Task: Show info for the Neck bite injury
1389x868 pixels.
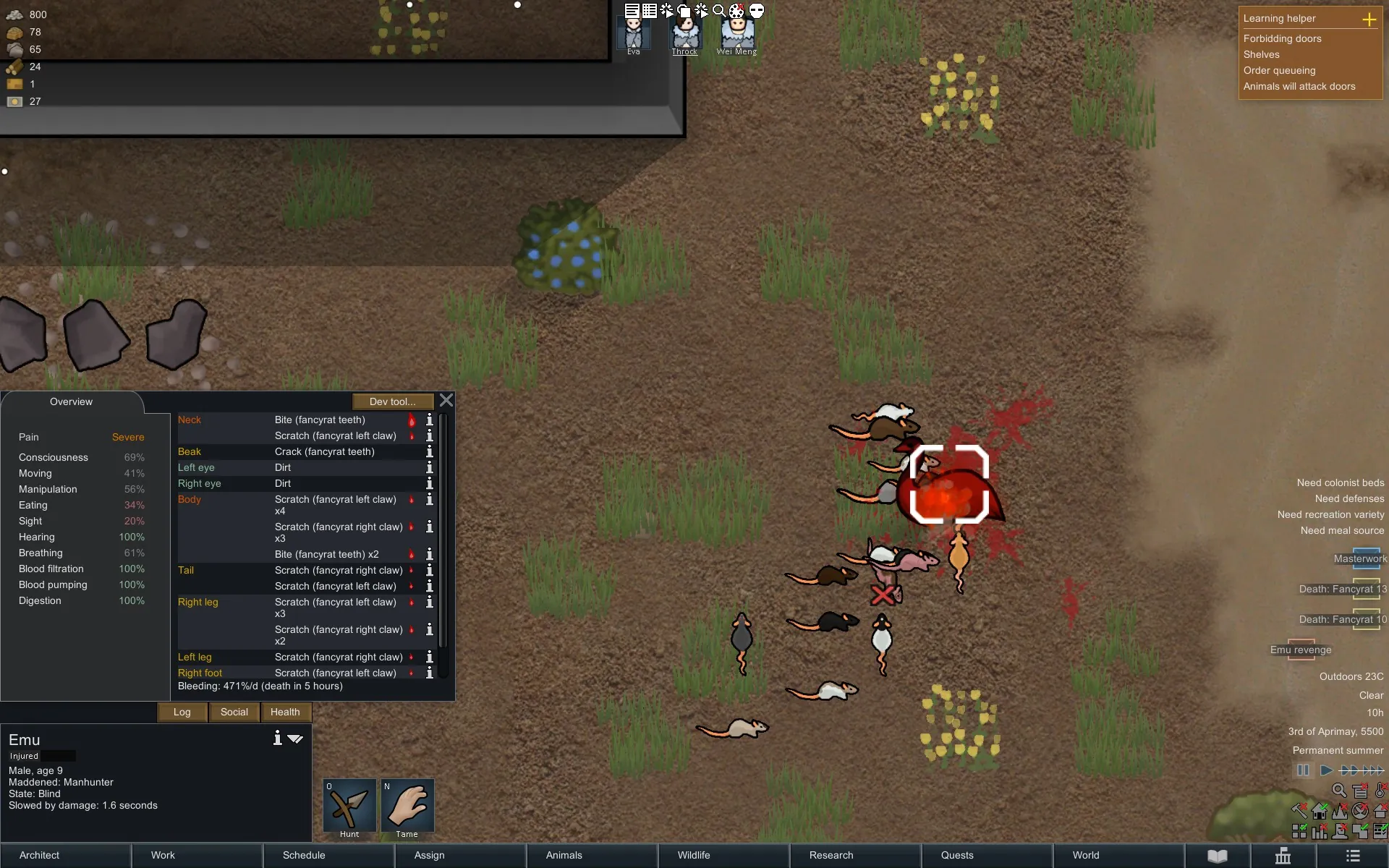Action: pyautogui.click(x=430, y=420)
